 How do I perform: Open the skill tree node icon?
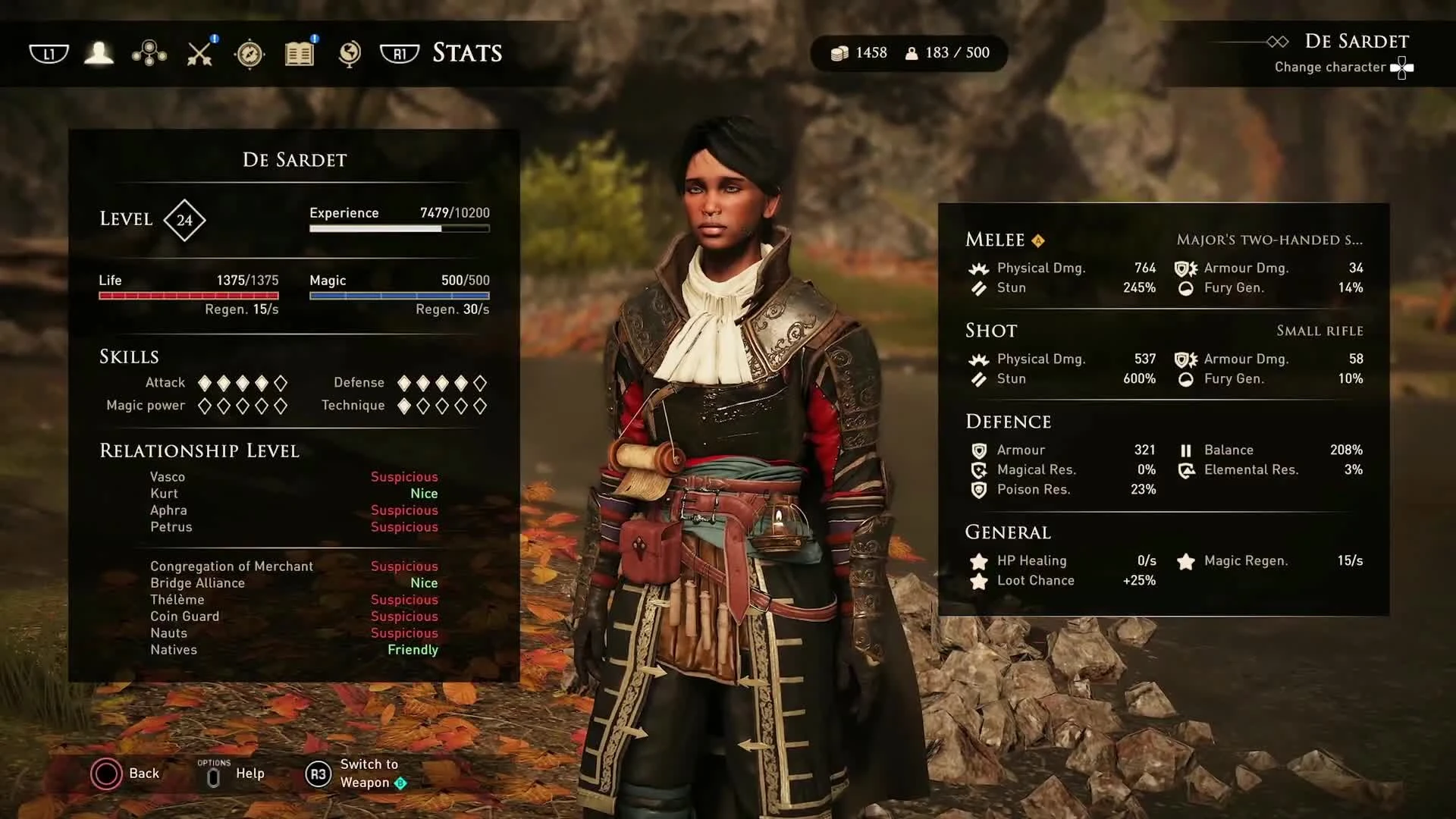point(149,53)
